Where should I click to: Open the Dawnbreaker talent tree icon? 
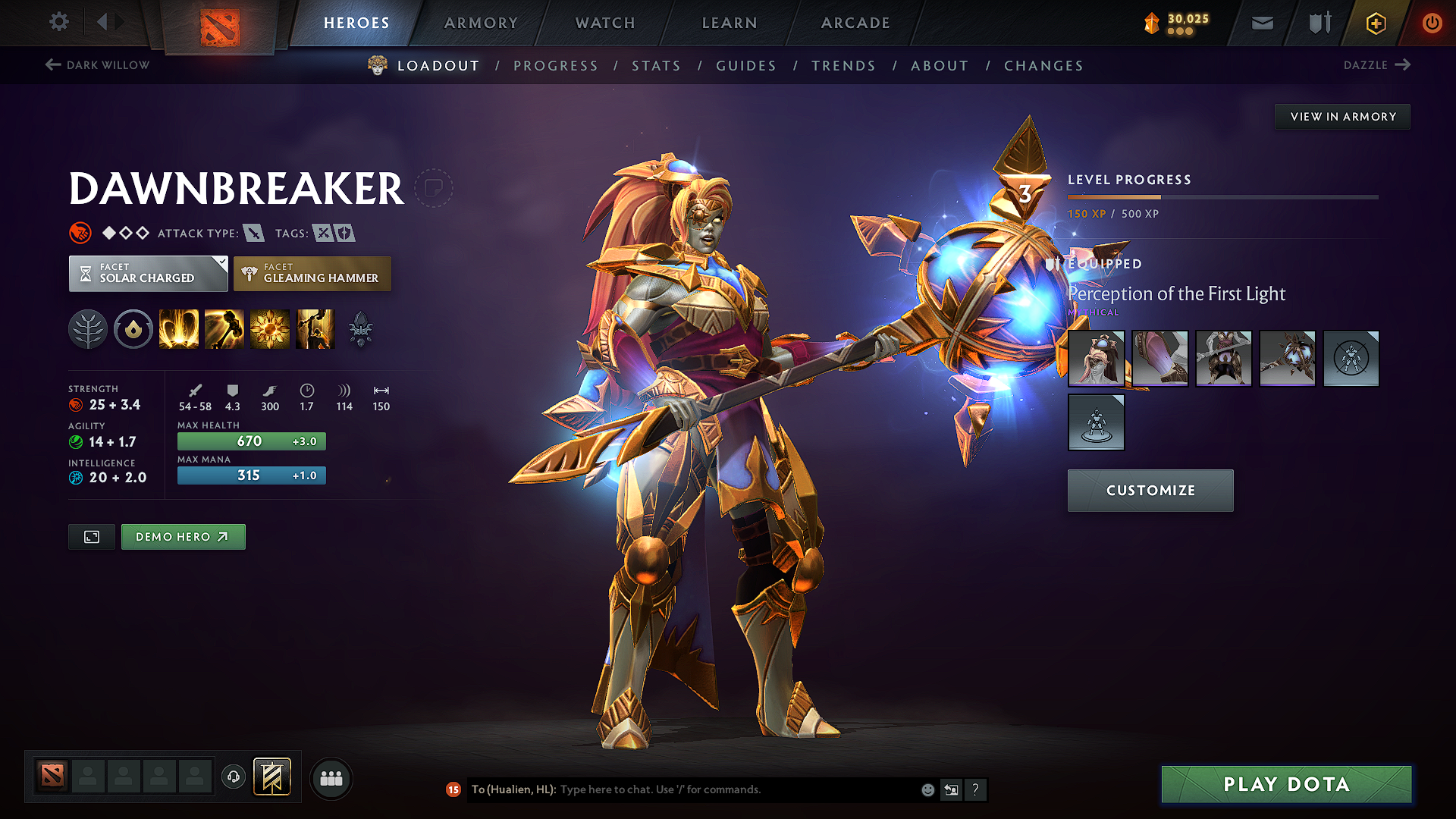pos(88,329)
